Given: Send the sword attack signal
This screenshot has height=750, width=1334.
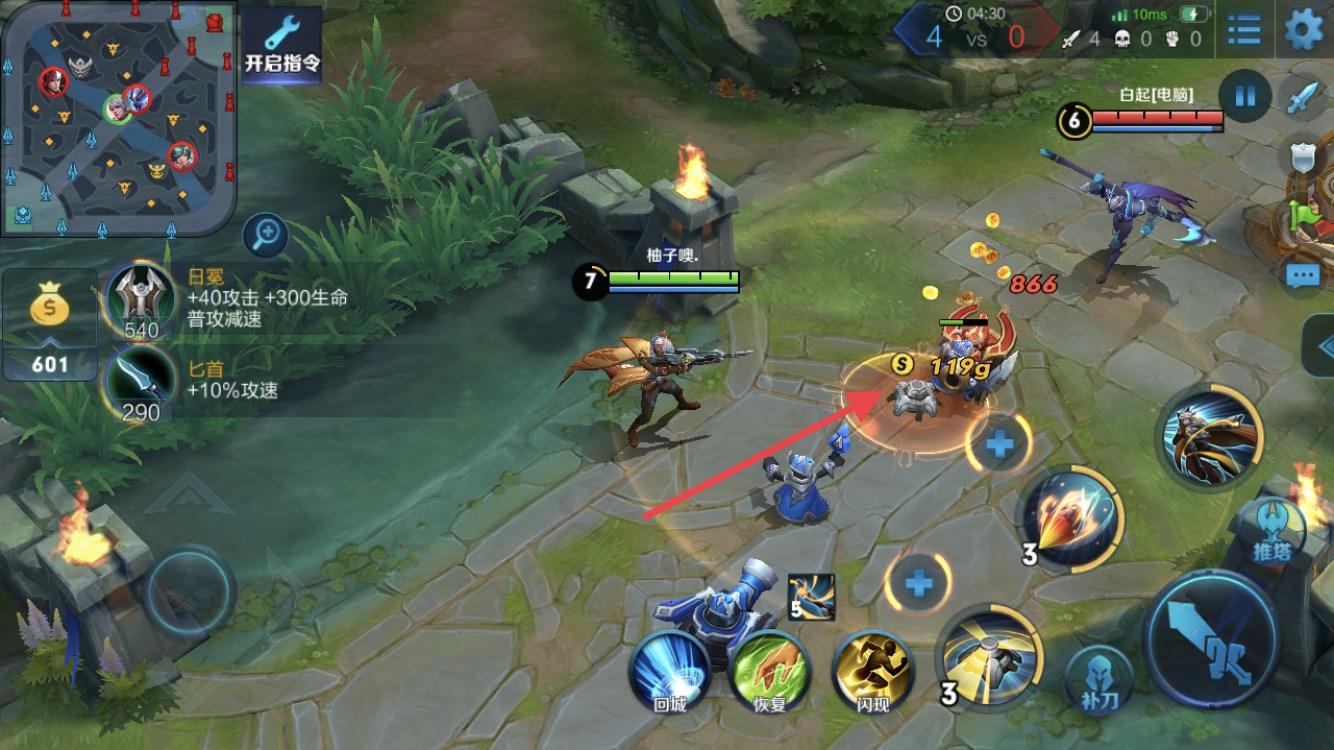Looking at the screenshot, I should pyautogui.click(x=1304, y=98).
